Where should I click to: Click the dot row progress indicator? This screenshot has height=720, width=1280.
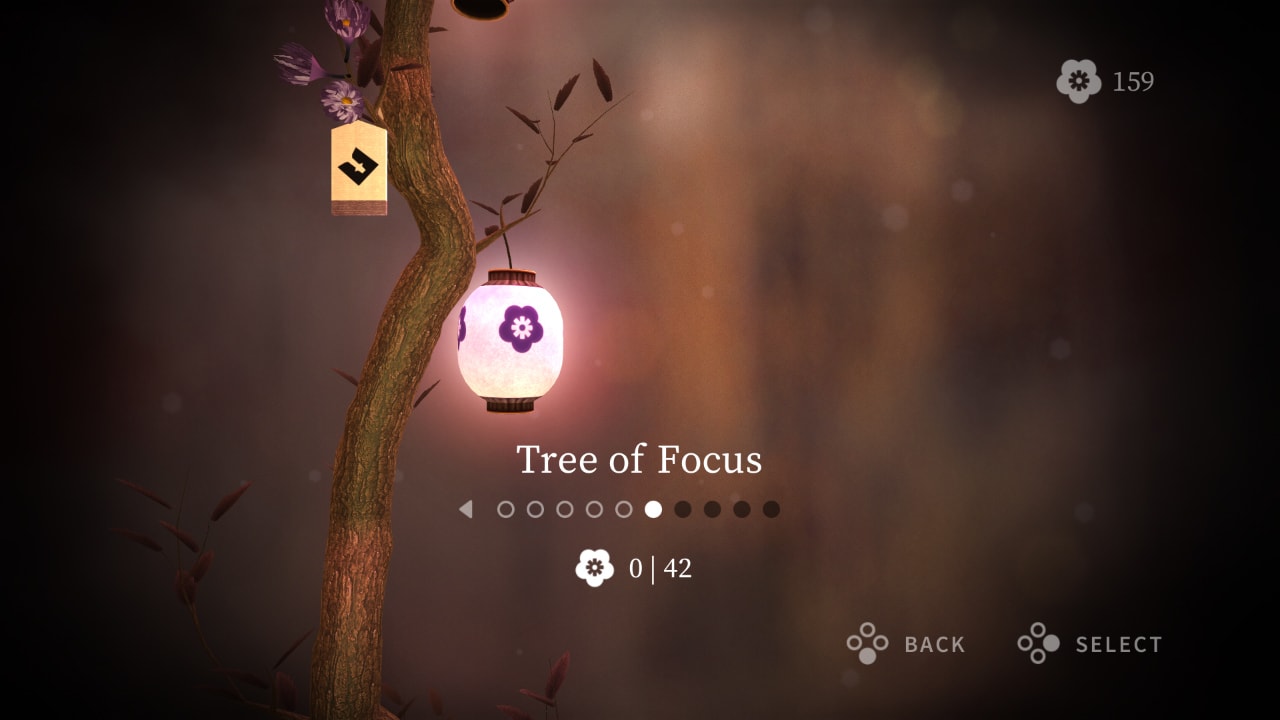pyautogui.click(x=637, y=509)
